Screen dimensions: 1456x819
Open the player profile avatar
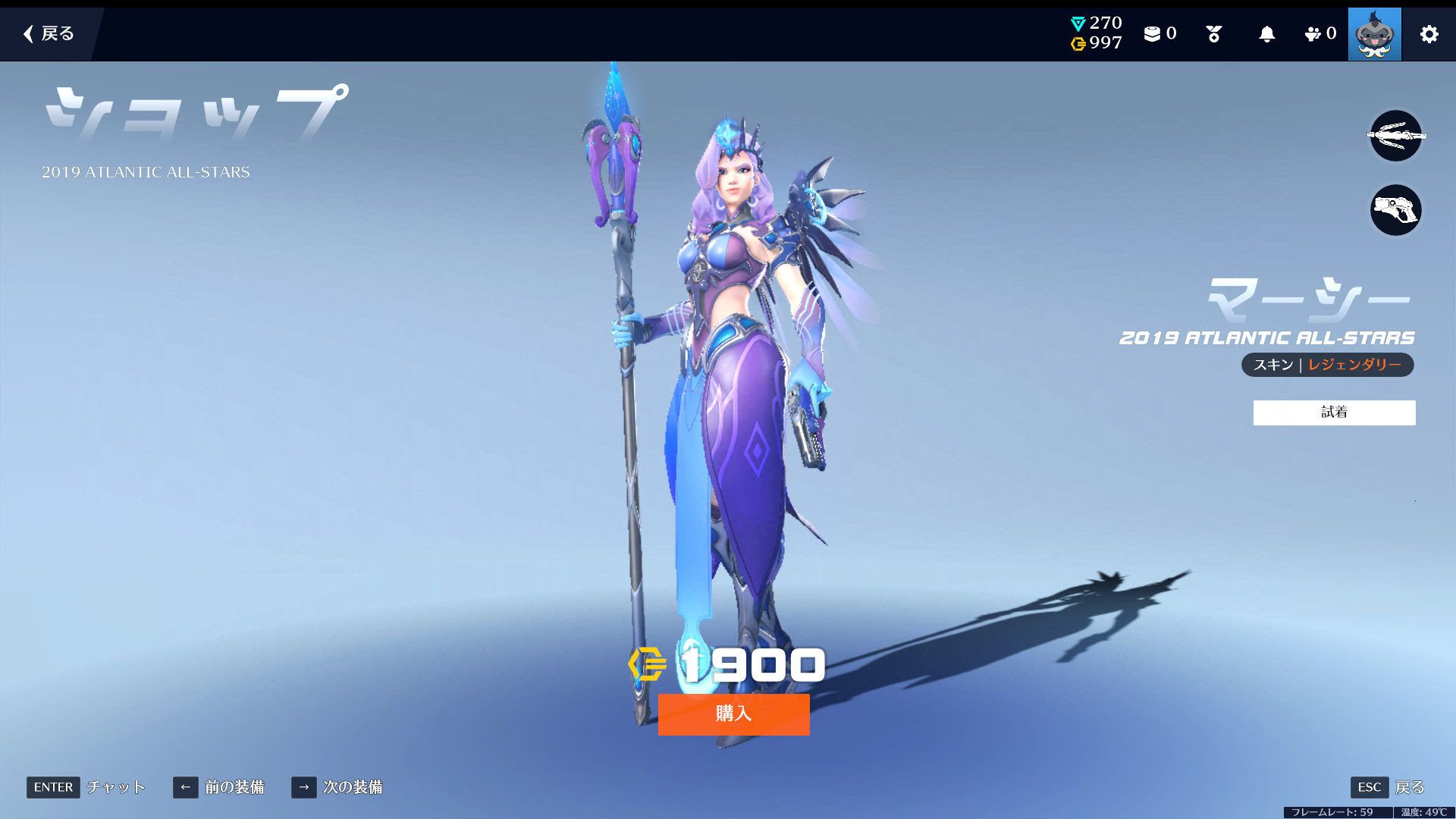(x=1374, y=34)
